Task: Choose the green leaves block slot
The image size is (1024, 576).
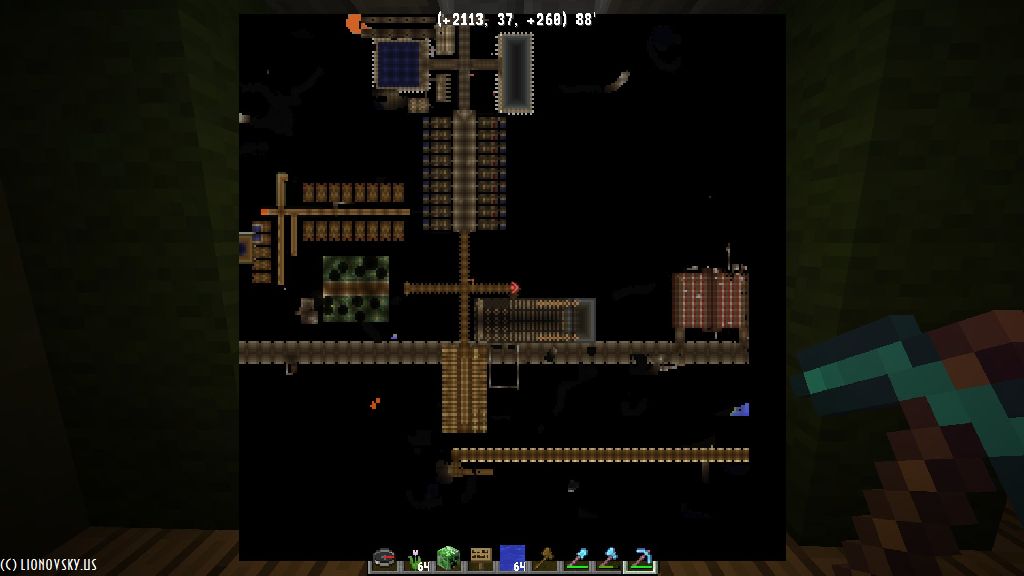Action: tap(448, 558)
